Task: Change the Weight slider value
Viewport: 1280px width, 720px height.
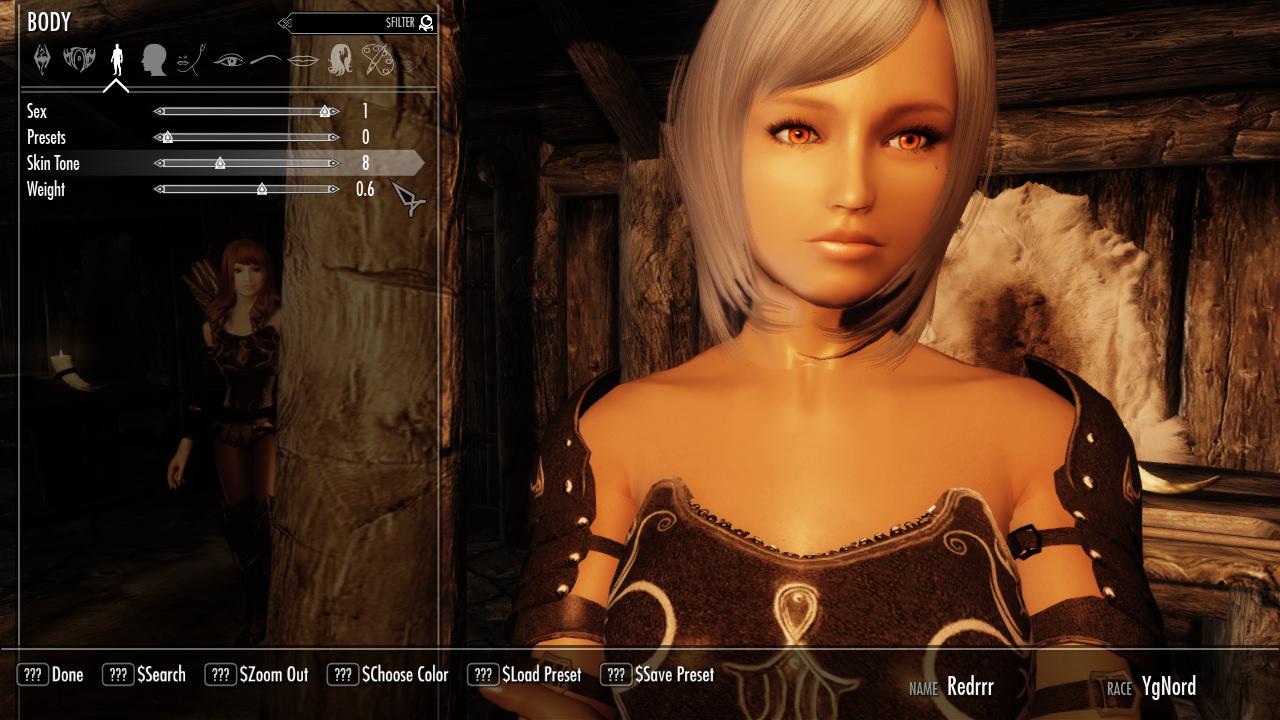Action: 262,190
